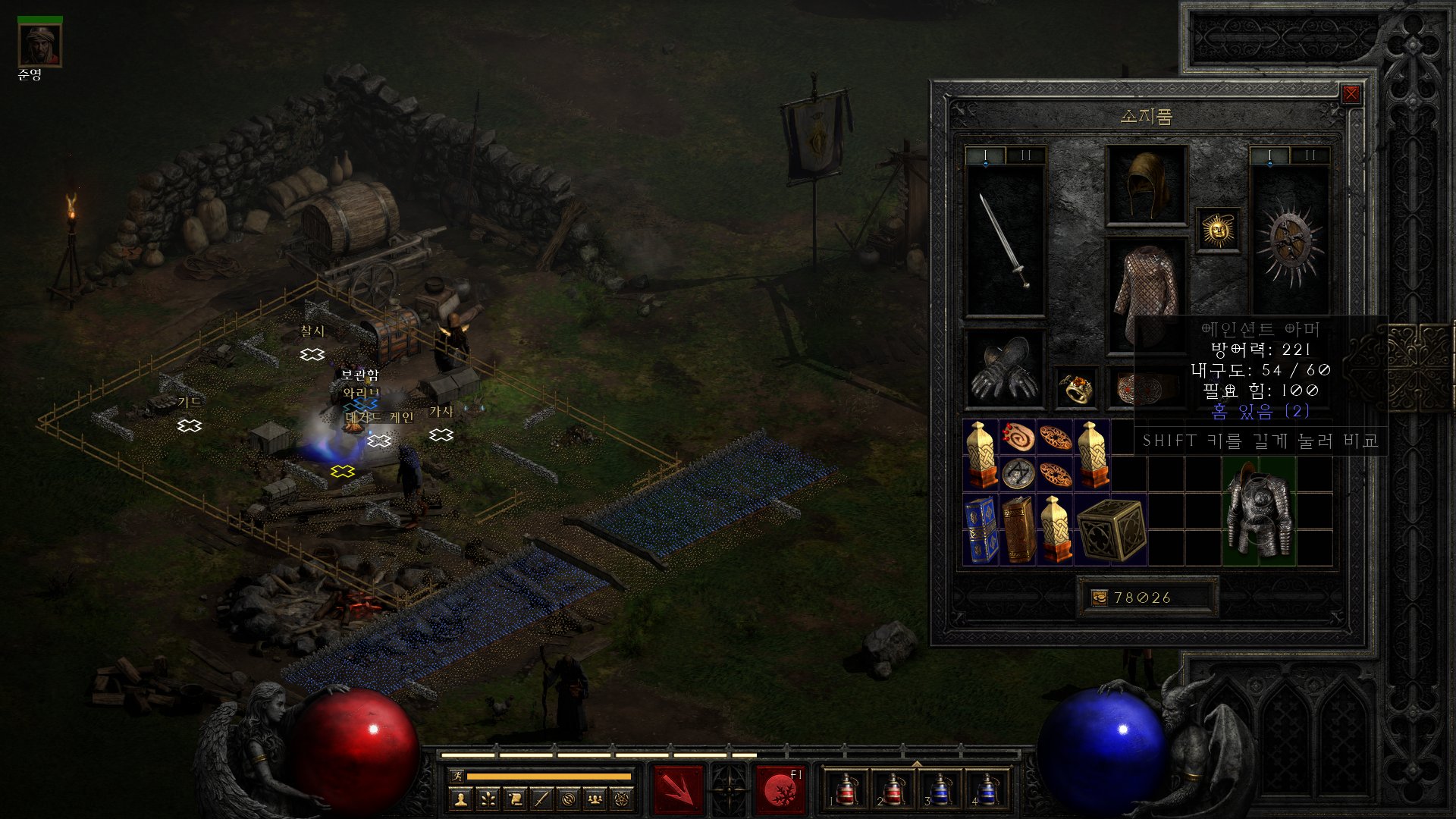Close the inventory panel

pyautogui.click(x=1351, y=94)
